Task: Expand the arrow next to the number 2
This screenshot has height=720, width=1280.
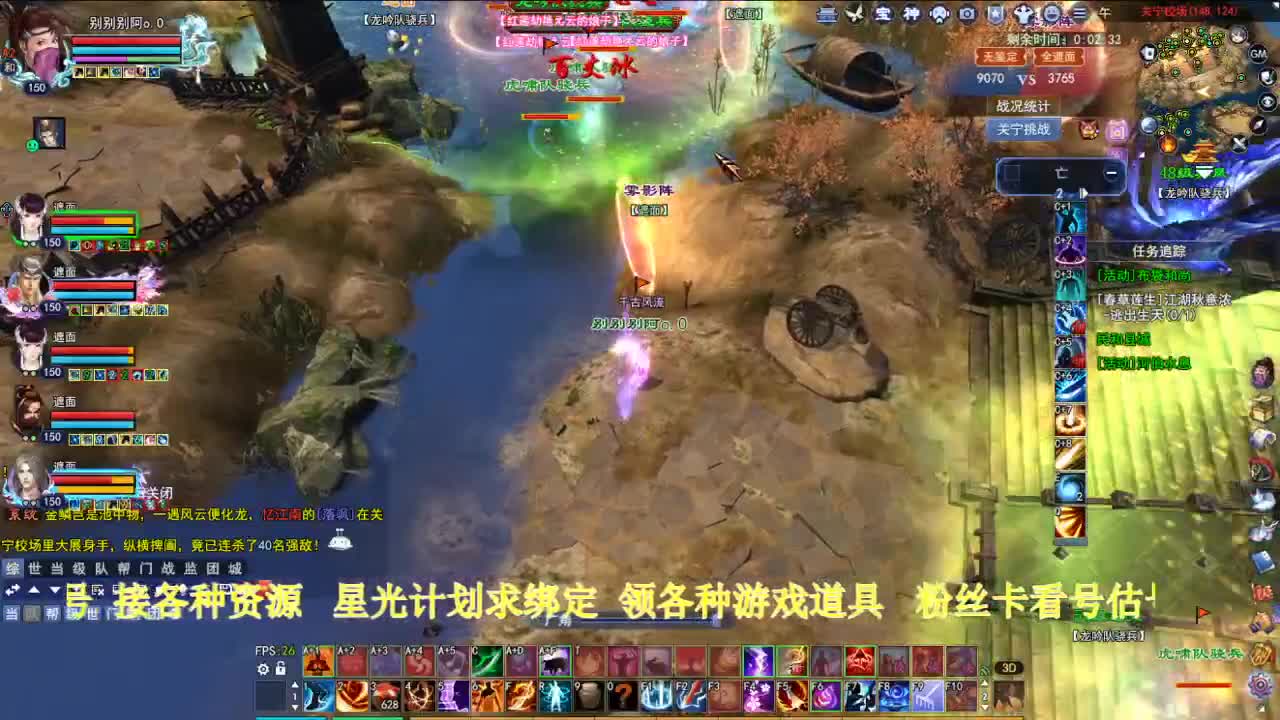Action: [x=1084, y=193]
